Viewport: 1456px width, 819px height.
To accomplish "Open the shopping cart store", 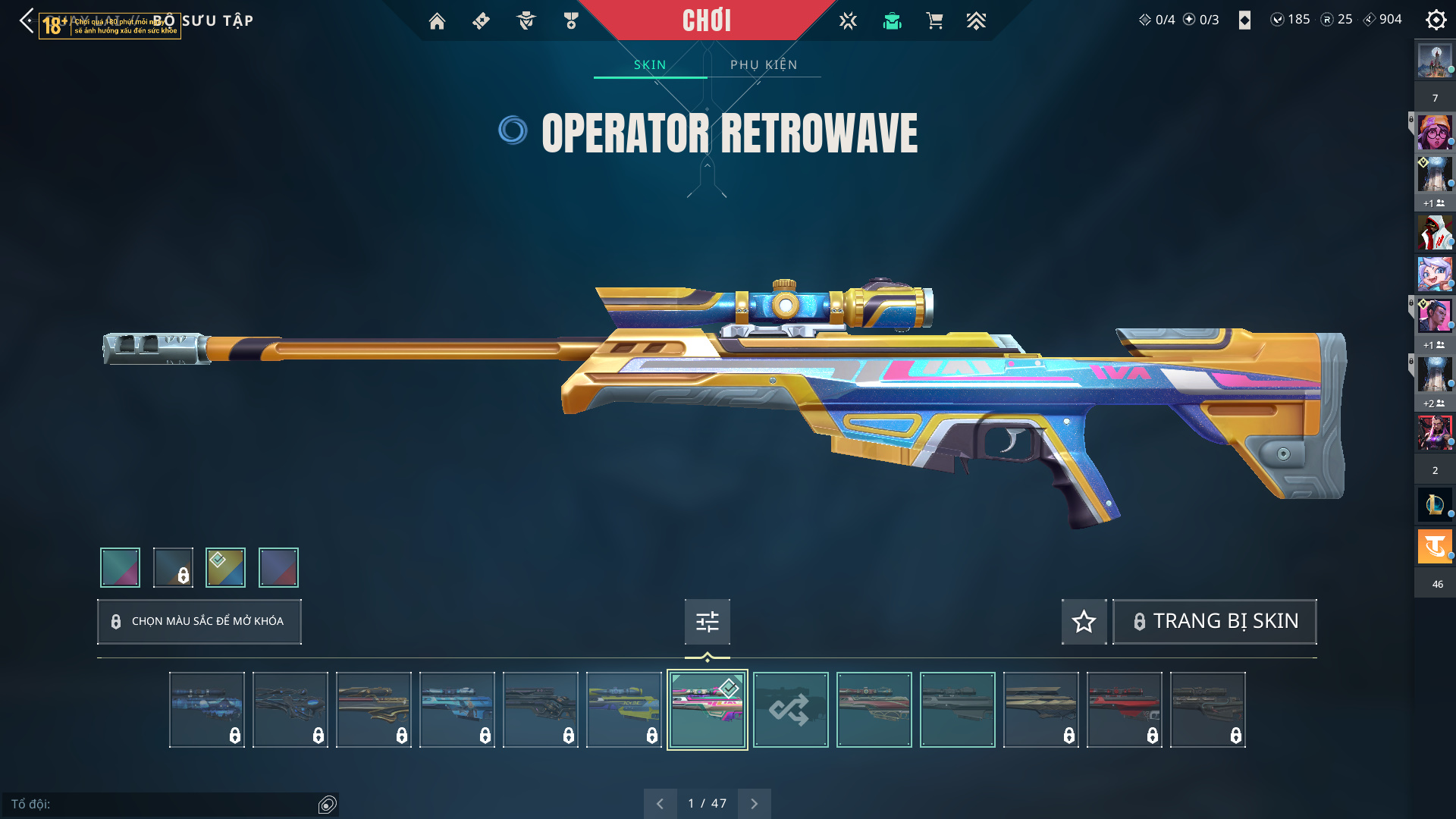I will [934, 21].
